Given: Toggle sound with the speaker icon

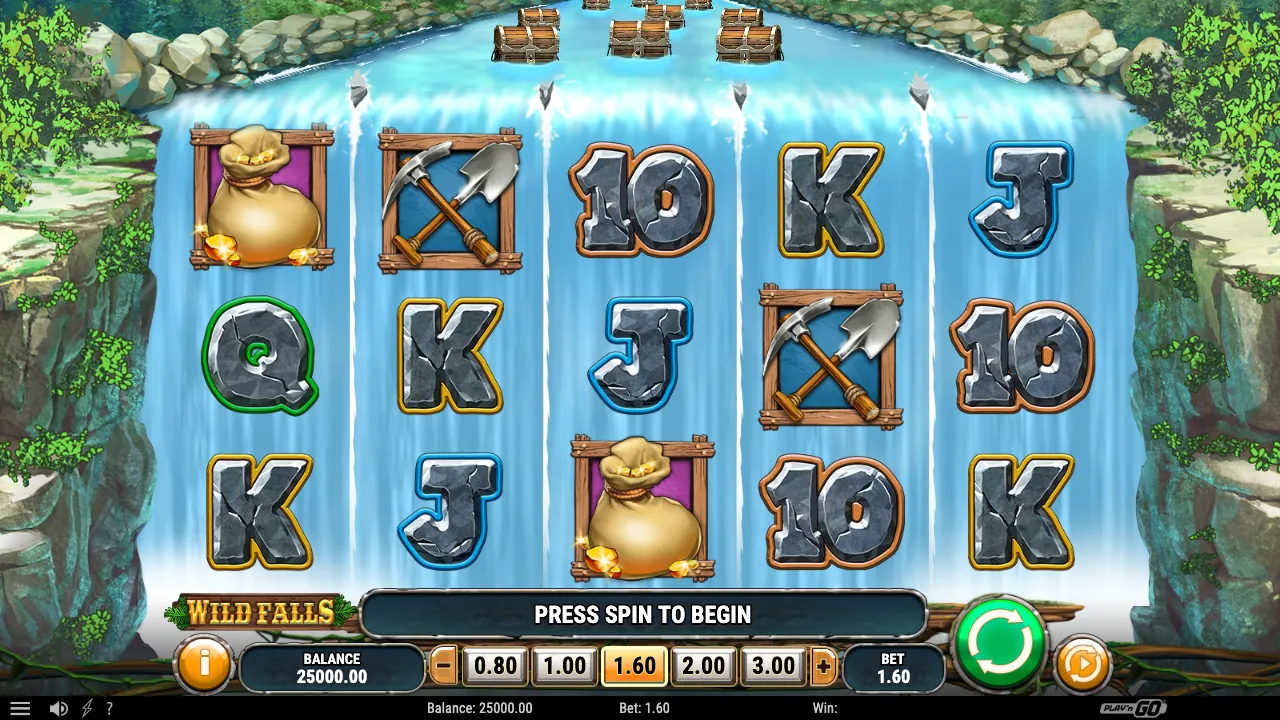Looking at the screenshot, I should tap(59, 708).
